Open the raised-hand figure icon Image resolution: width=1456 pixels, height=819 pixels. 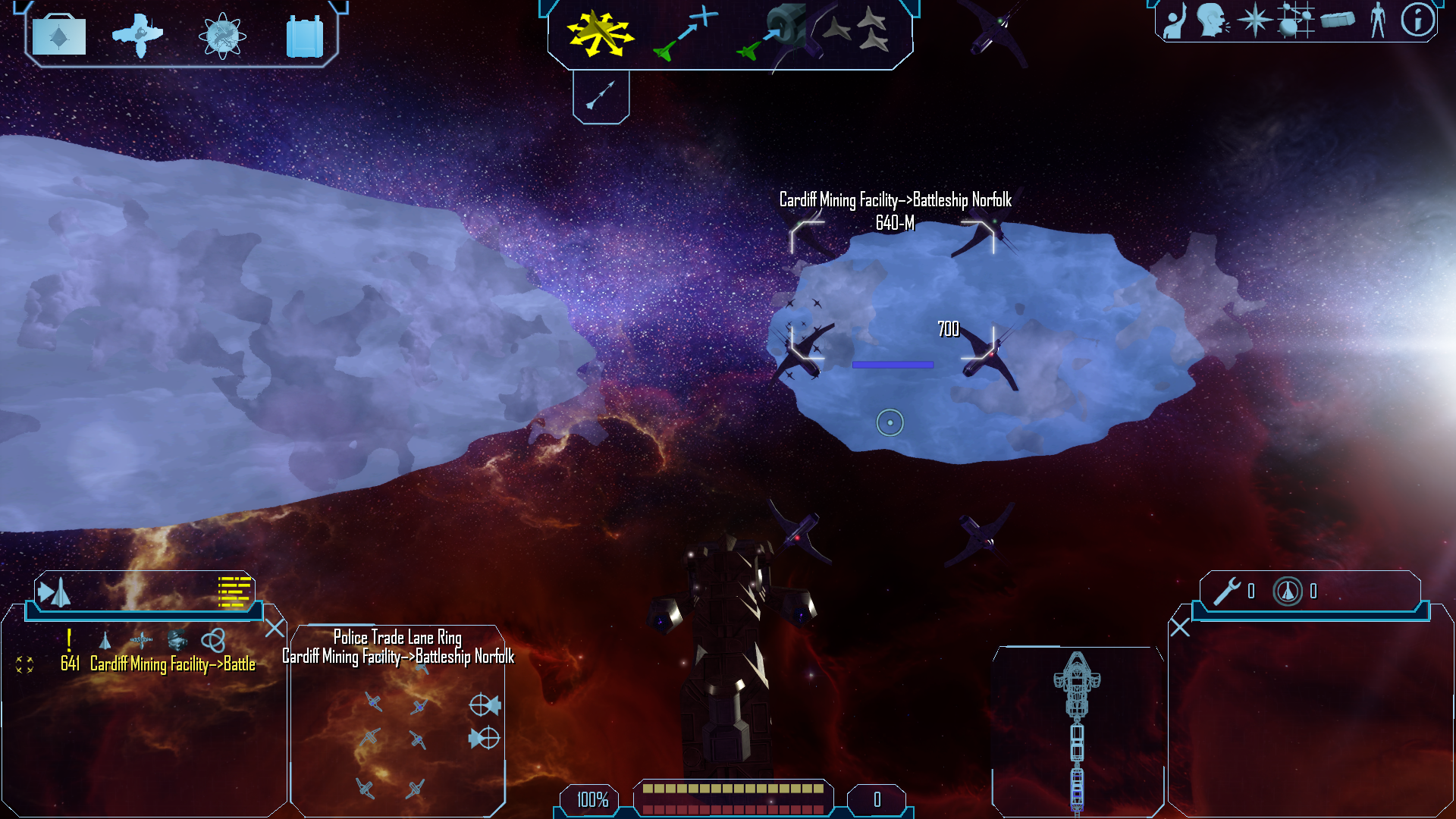coord(1175,20)
